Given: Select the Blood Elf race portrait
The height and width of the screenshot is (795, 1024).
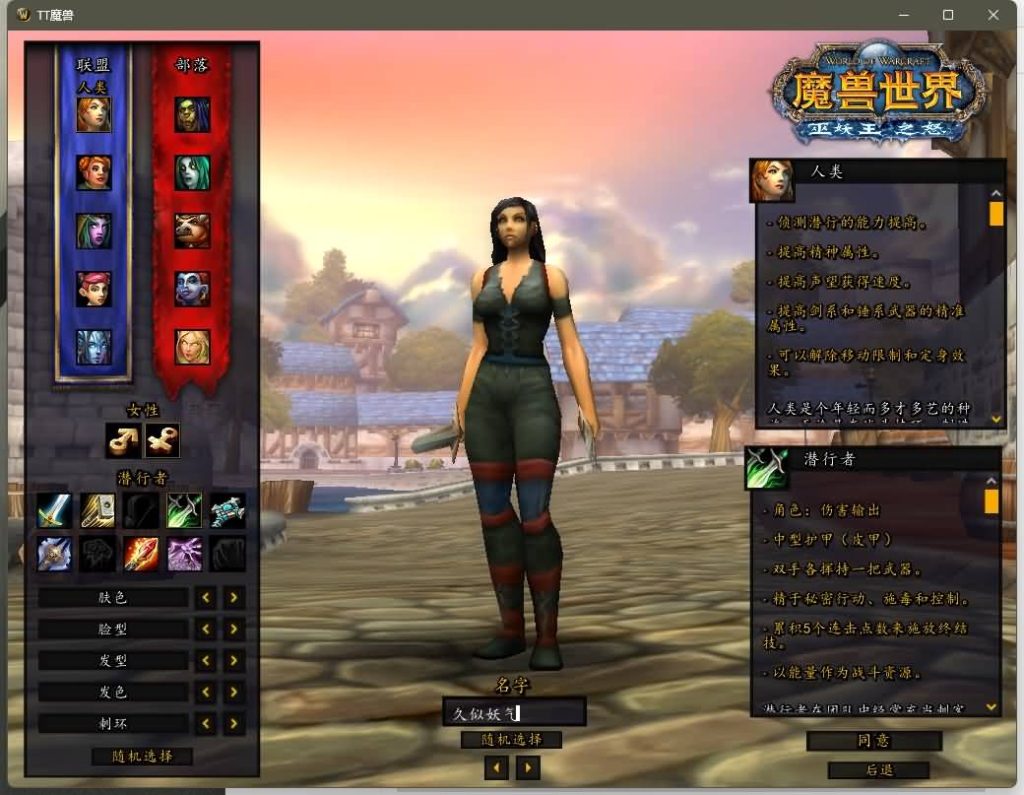Looking at the screenshot, I should 192,347.
